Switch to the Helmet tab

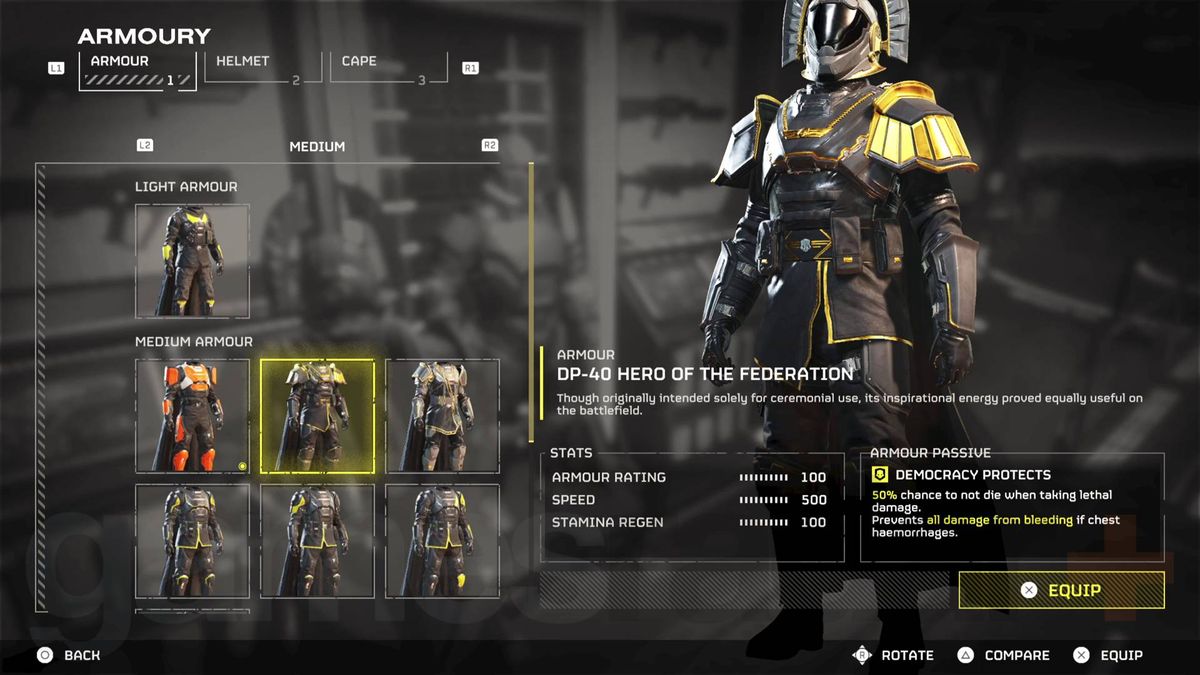262,68
